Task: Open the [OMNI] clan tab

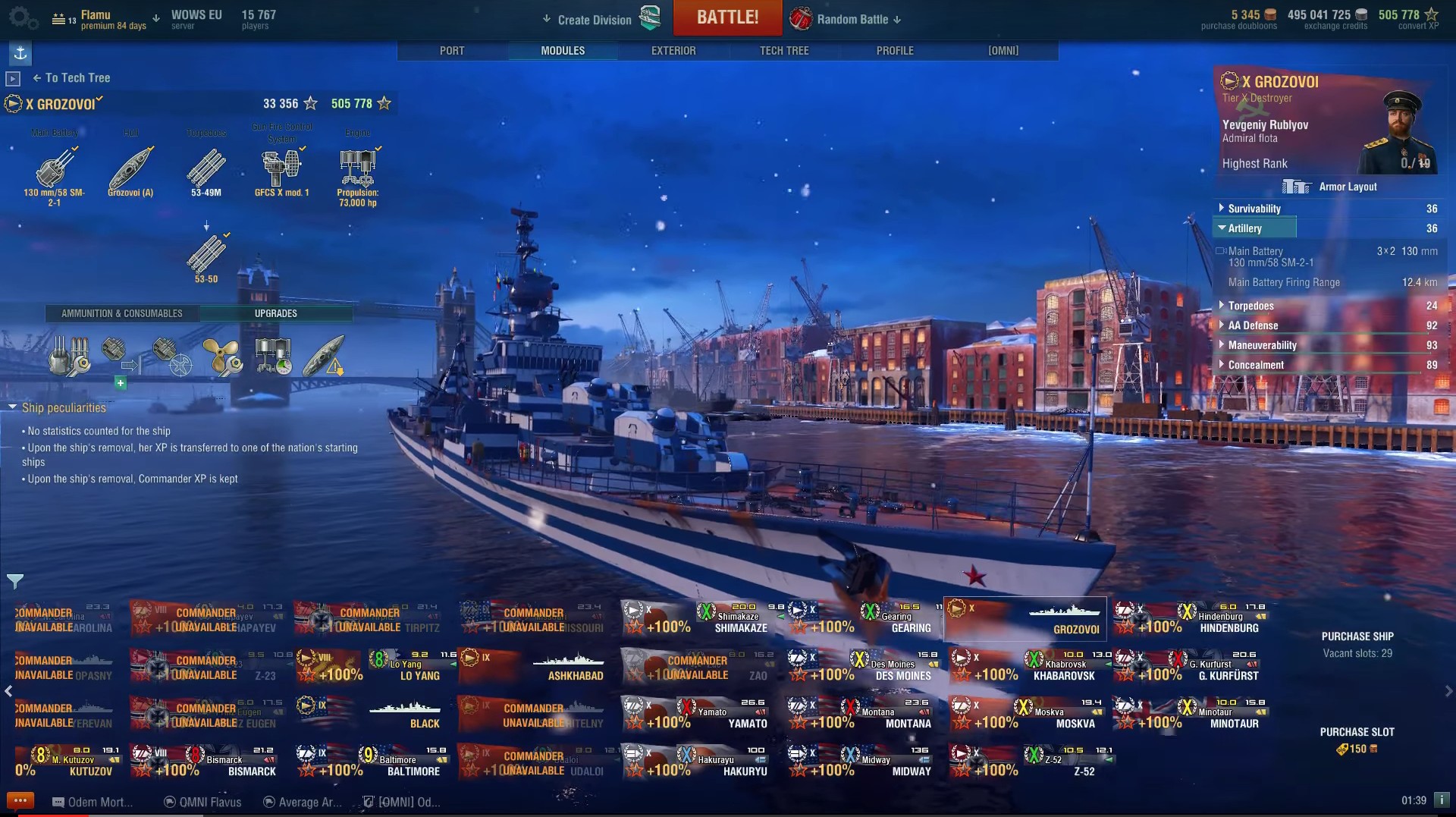Action: (1003, 51)
